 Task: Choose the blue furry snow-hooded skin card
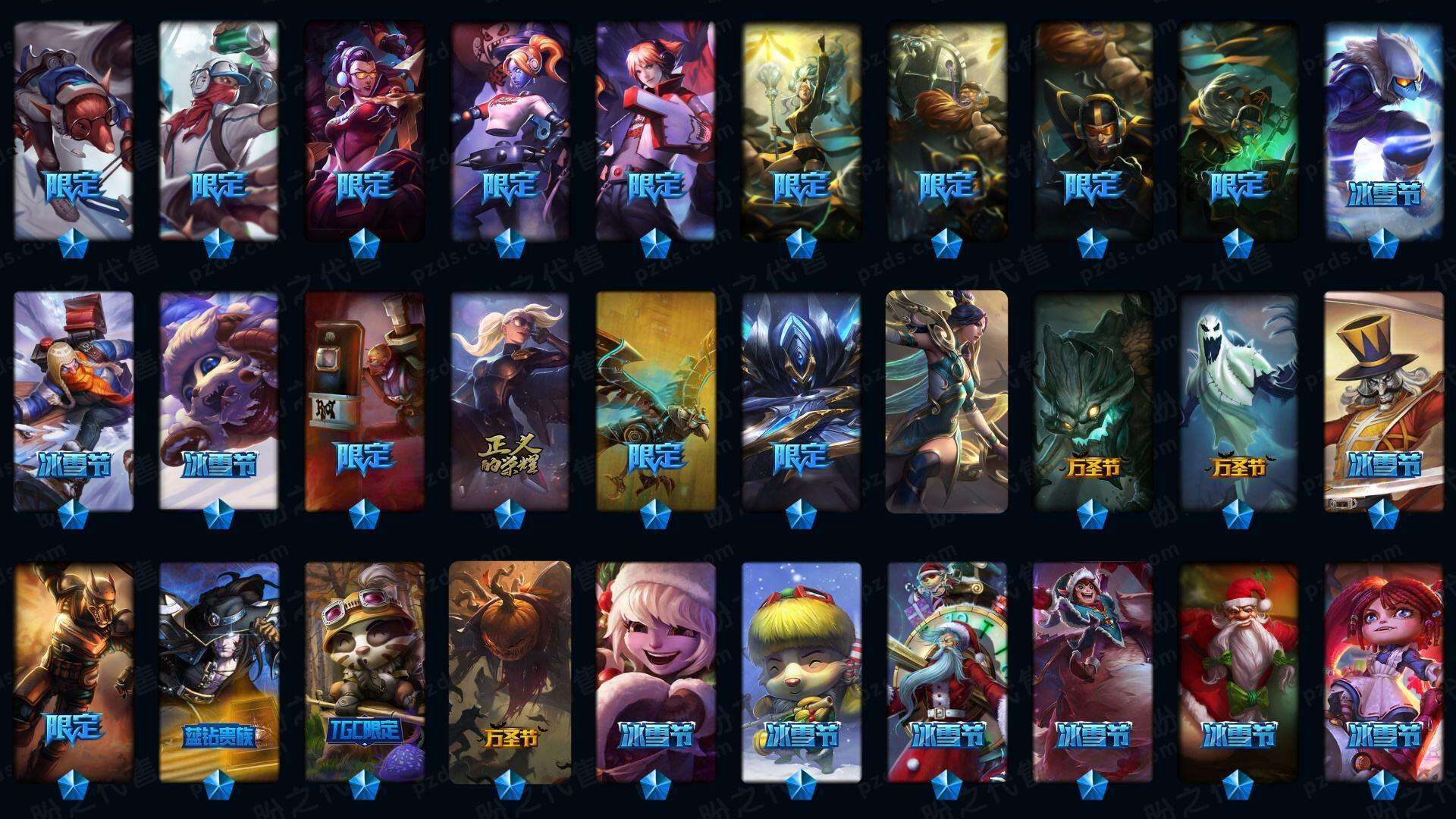click(1384, 129)
